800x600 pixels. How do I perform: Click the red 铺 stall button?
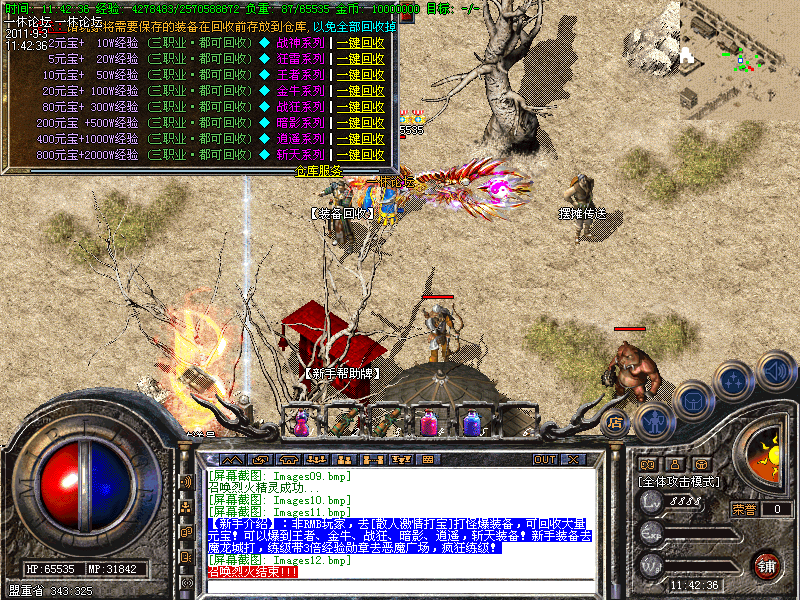(767, 564)
